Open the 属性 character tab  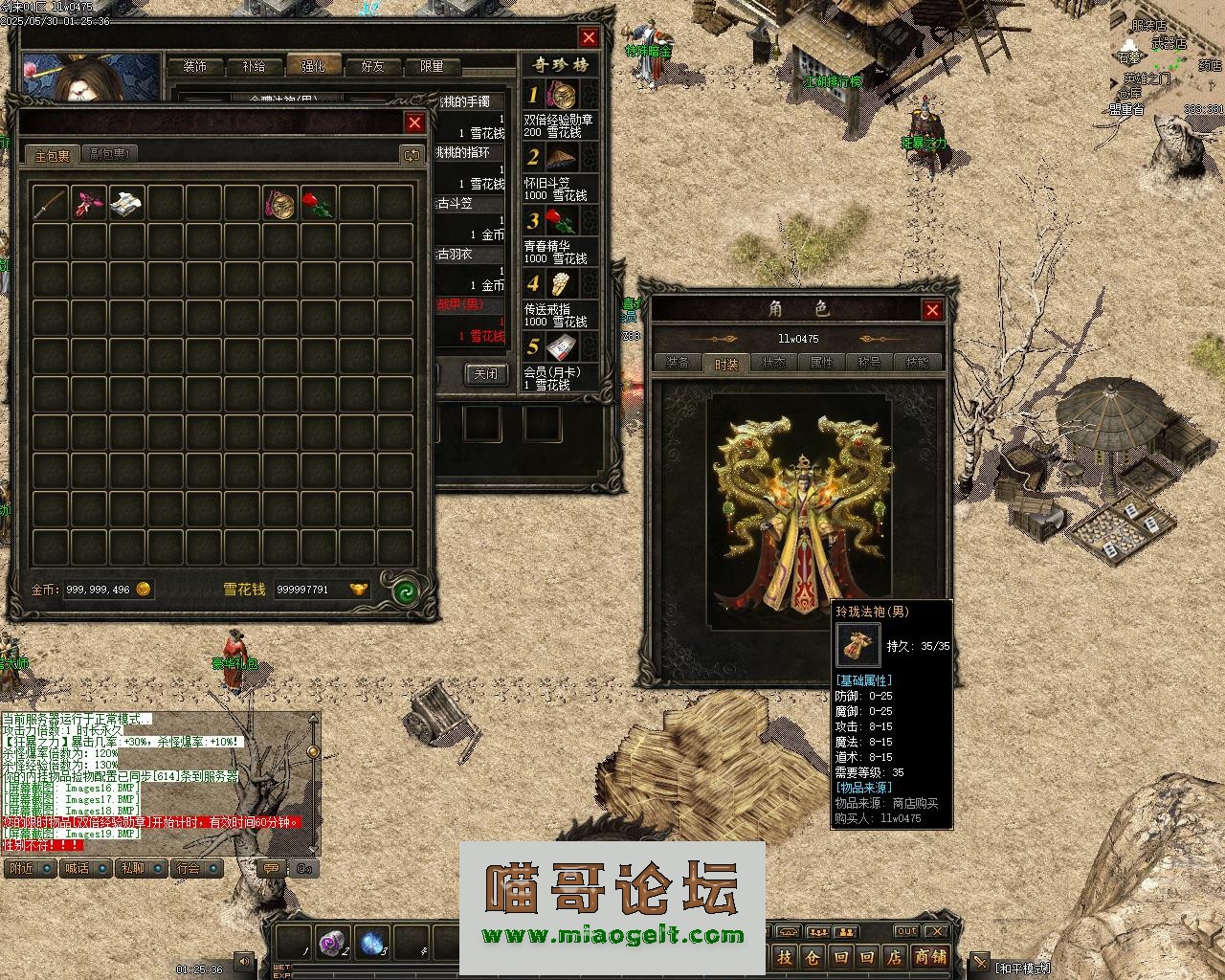[x=821, y=363]
